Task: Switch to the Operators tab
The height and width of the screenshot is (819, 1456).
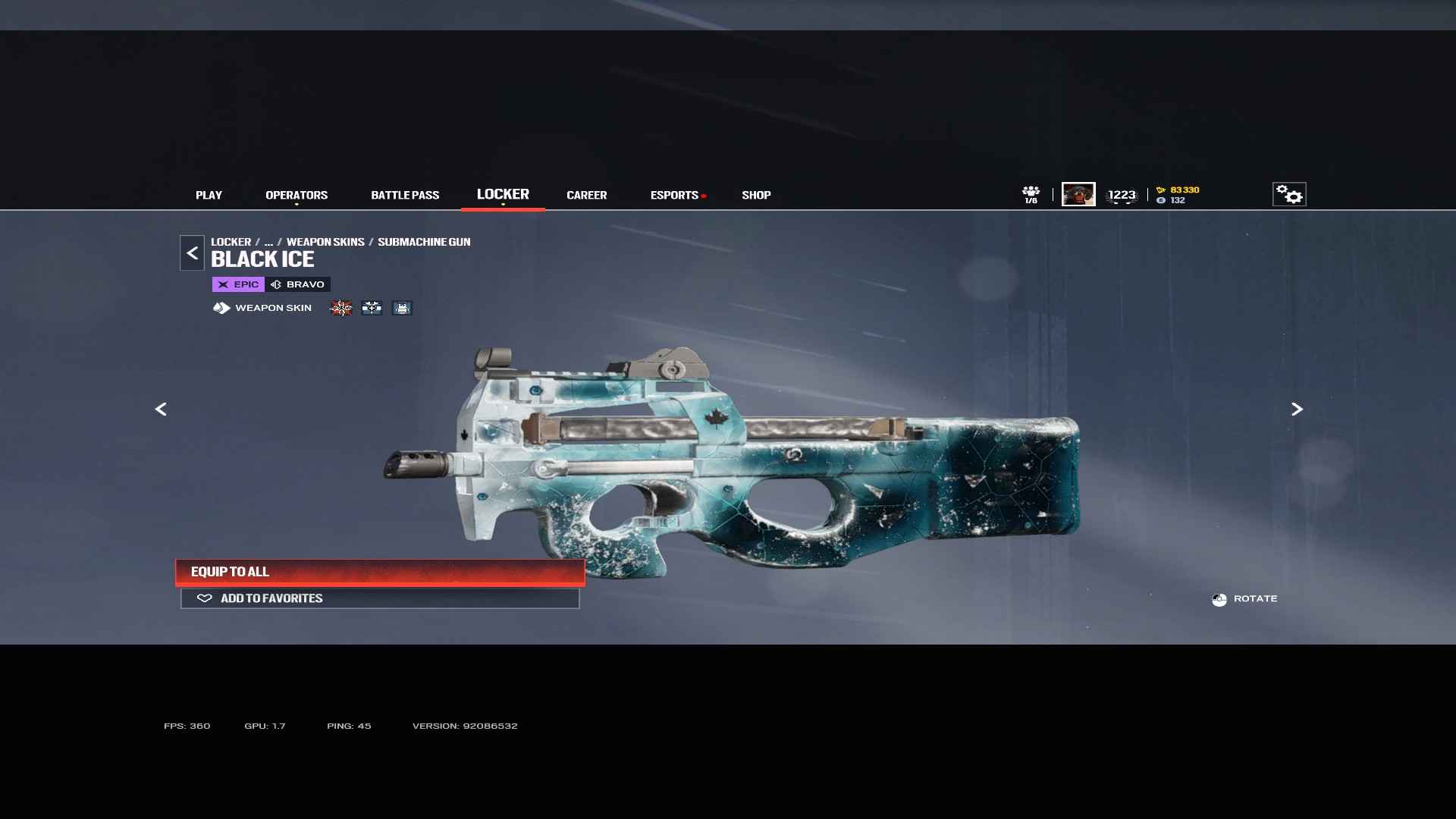Action: pos(297,195)
